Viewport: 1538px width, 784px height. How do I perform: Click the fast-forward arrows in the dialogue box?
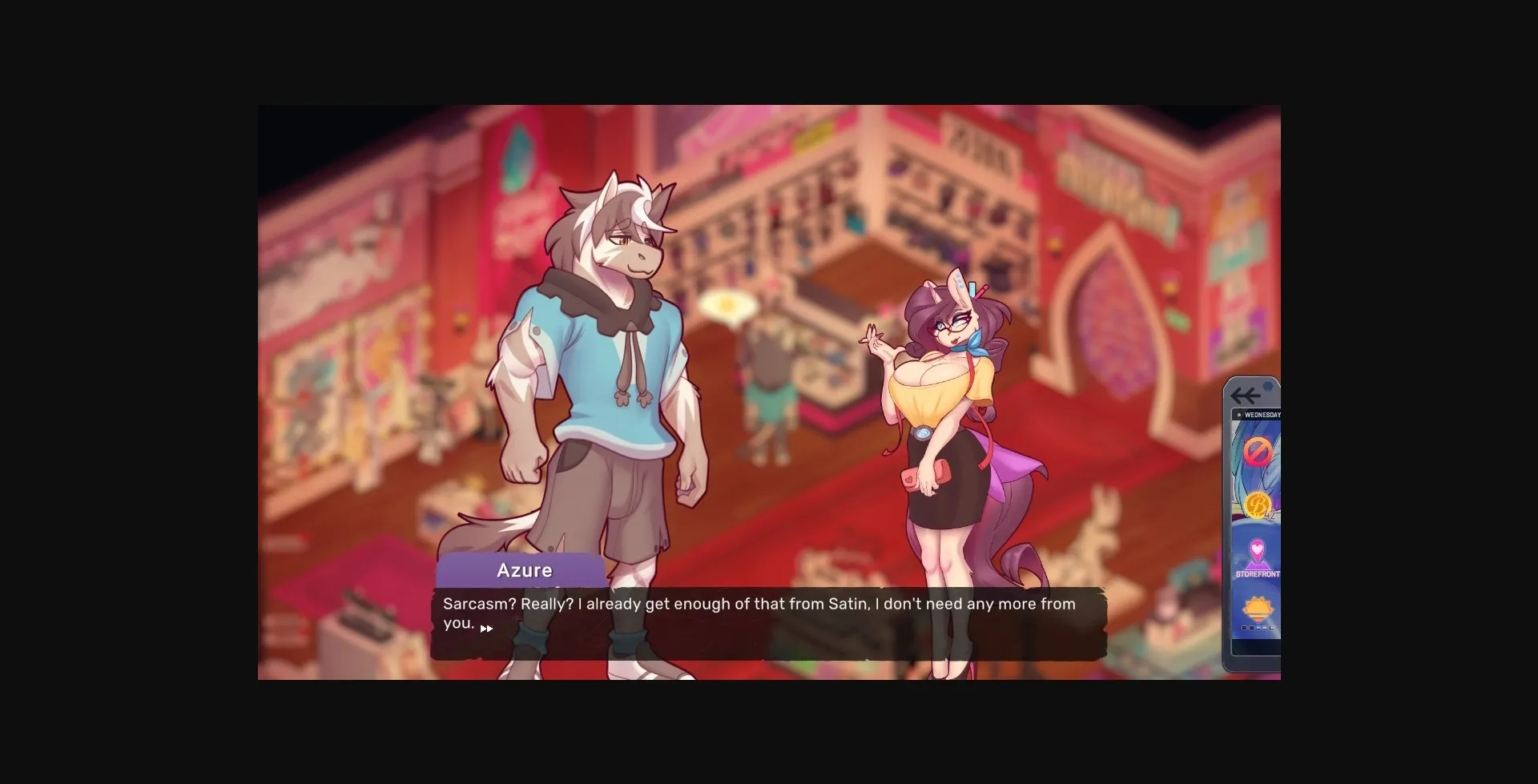[486, 629]
